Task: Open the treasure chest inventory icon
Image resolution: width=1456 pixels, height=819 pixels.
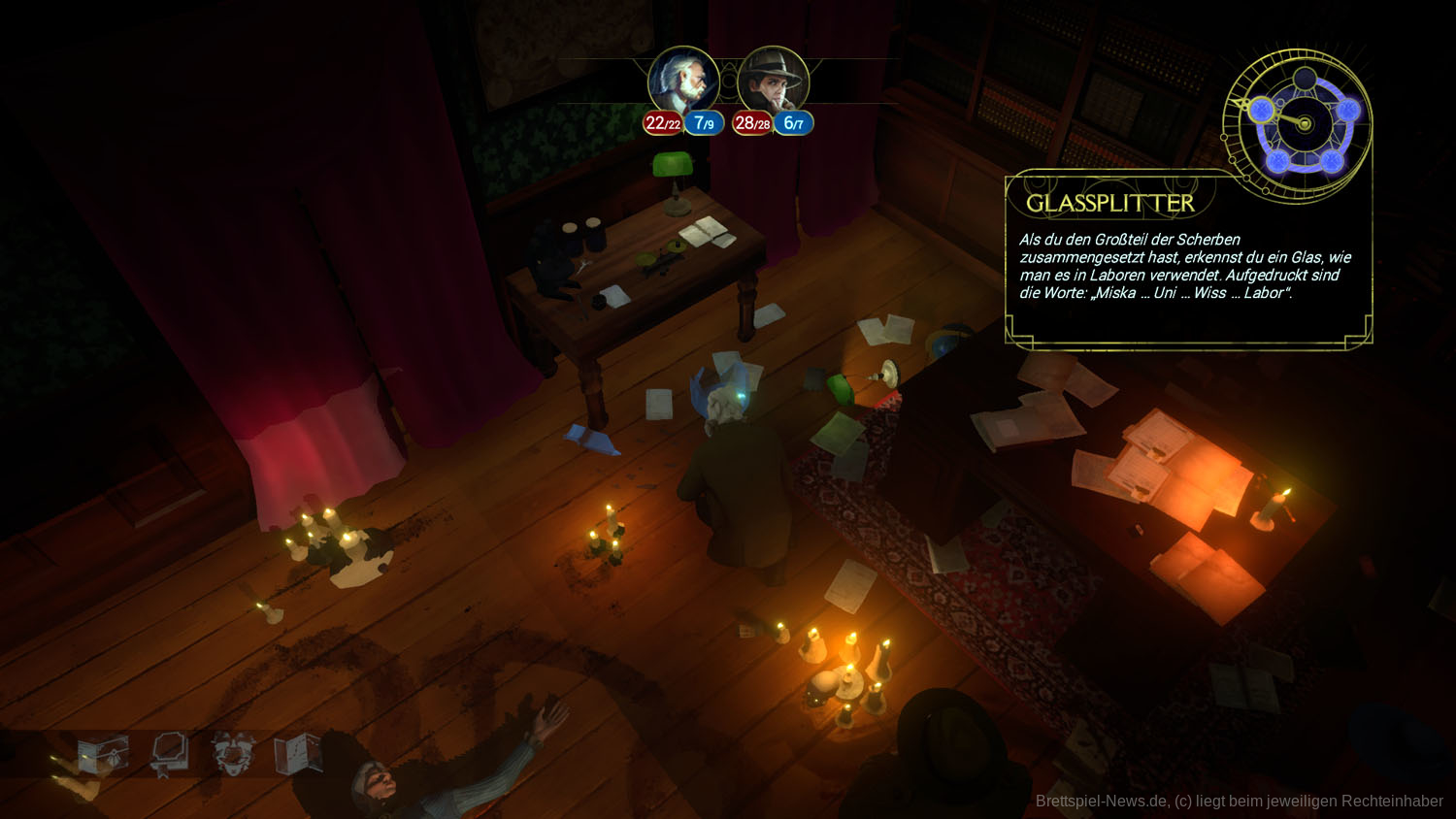Action: (102, 754)
